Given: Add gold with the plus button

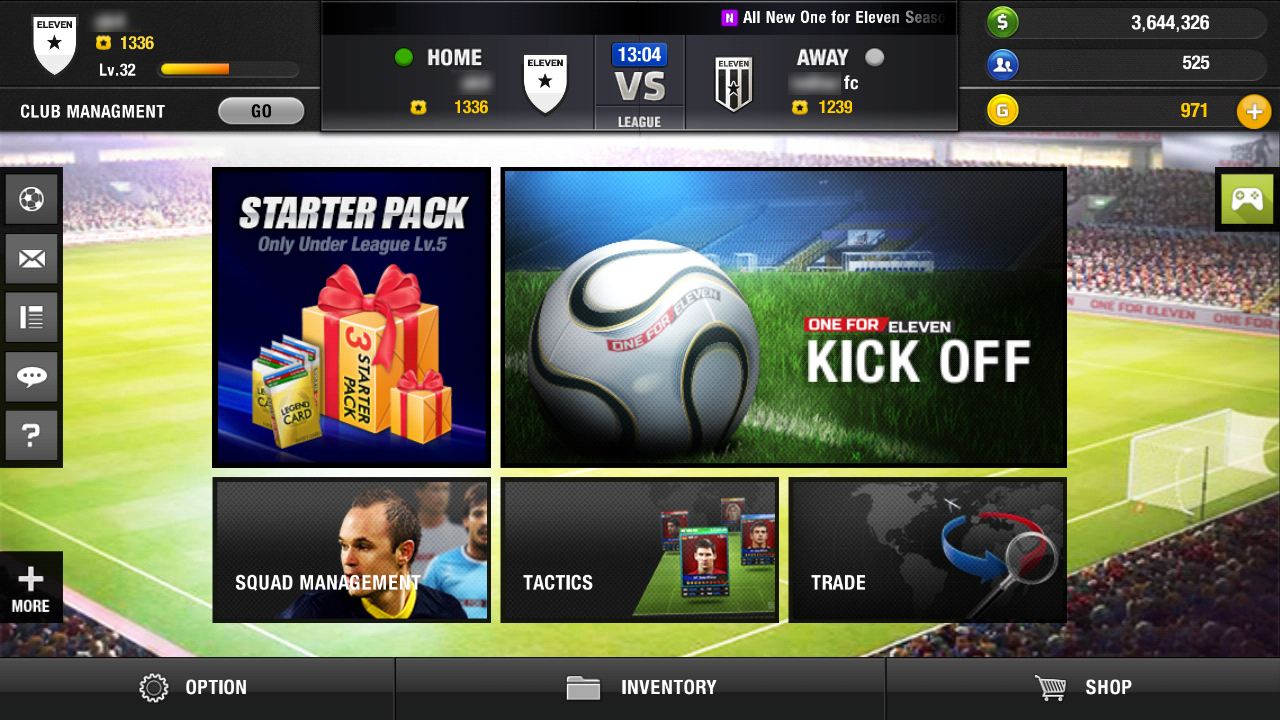Looking at the screenshot, I should click(1254, 111).
